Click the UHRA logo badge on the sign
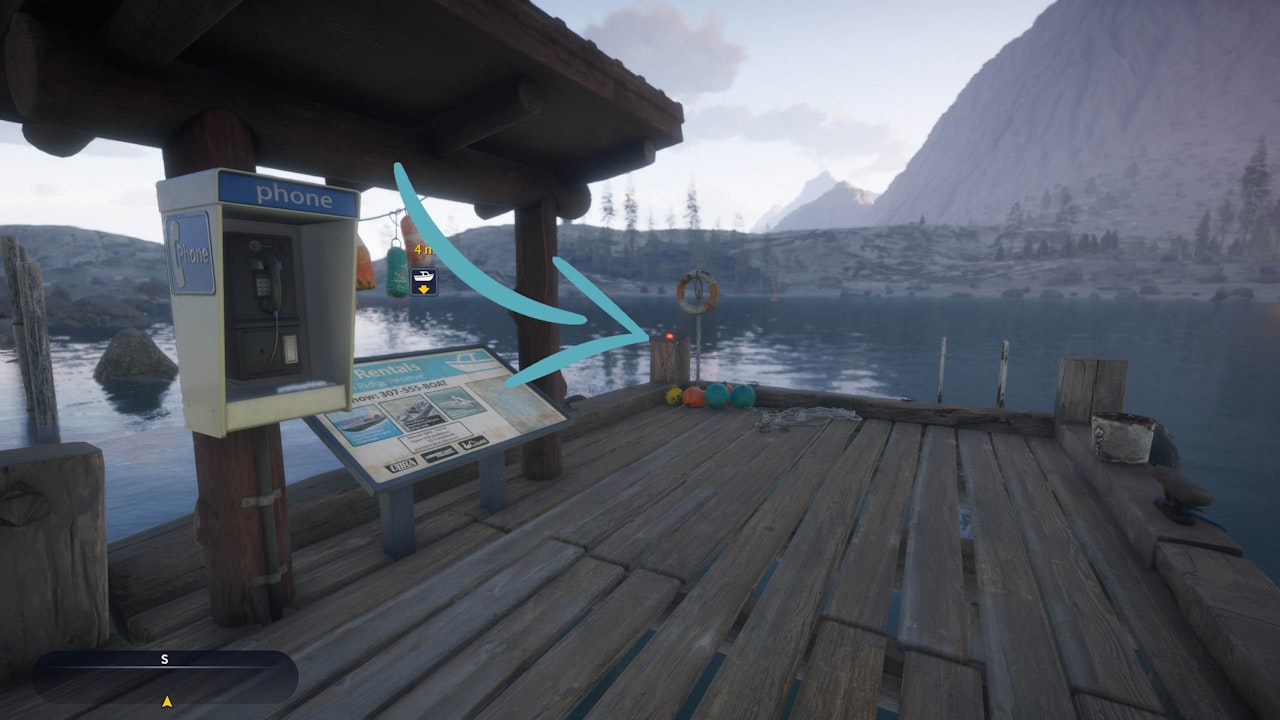1280x720 pixels. tap(402, 463)
